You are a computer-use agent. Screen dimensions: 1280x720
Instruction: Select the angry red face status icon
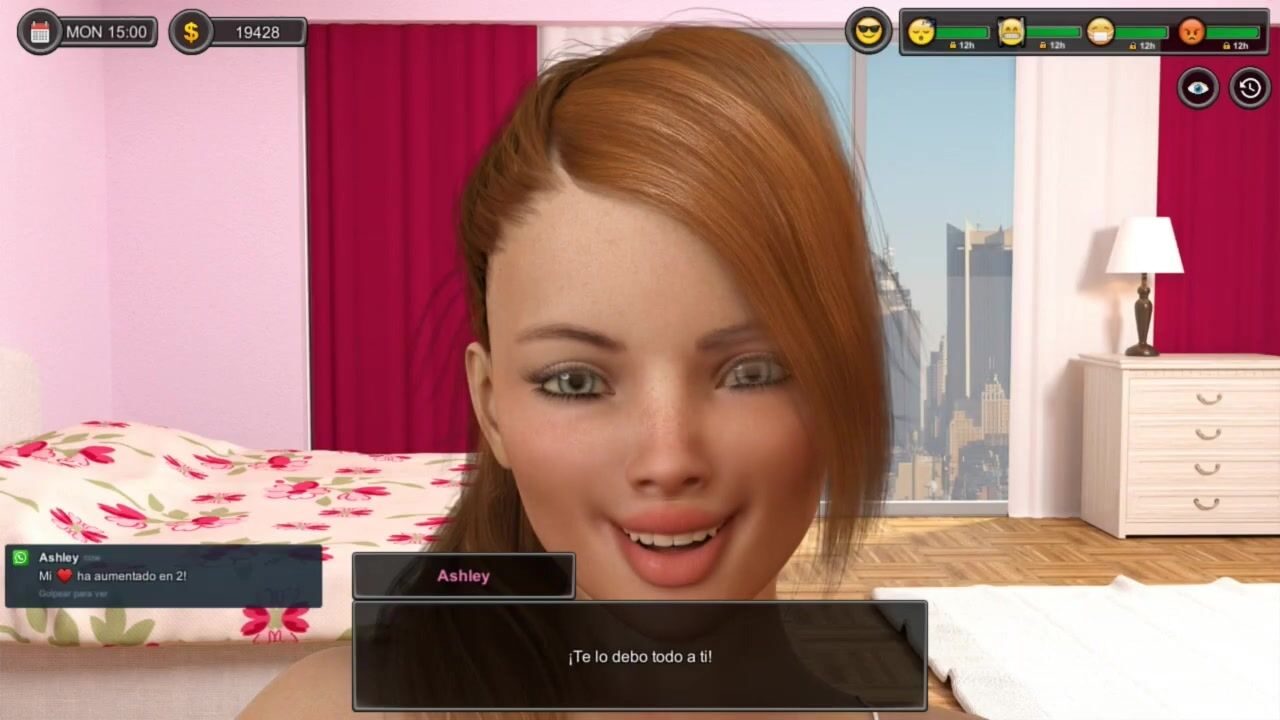(1191, 32)
